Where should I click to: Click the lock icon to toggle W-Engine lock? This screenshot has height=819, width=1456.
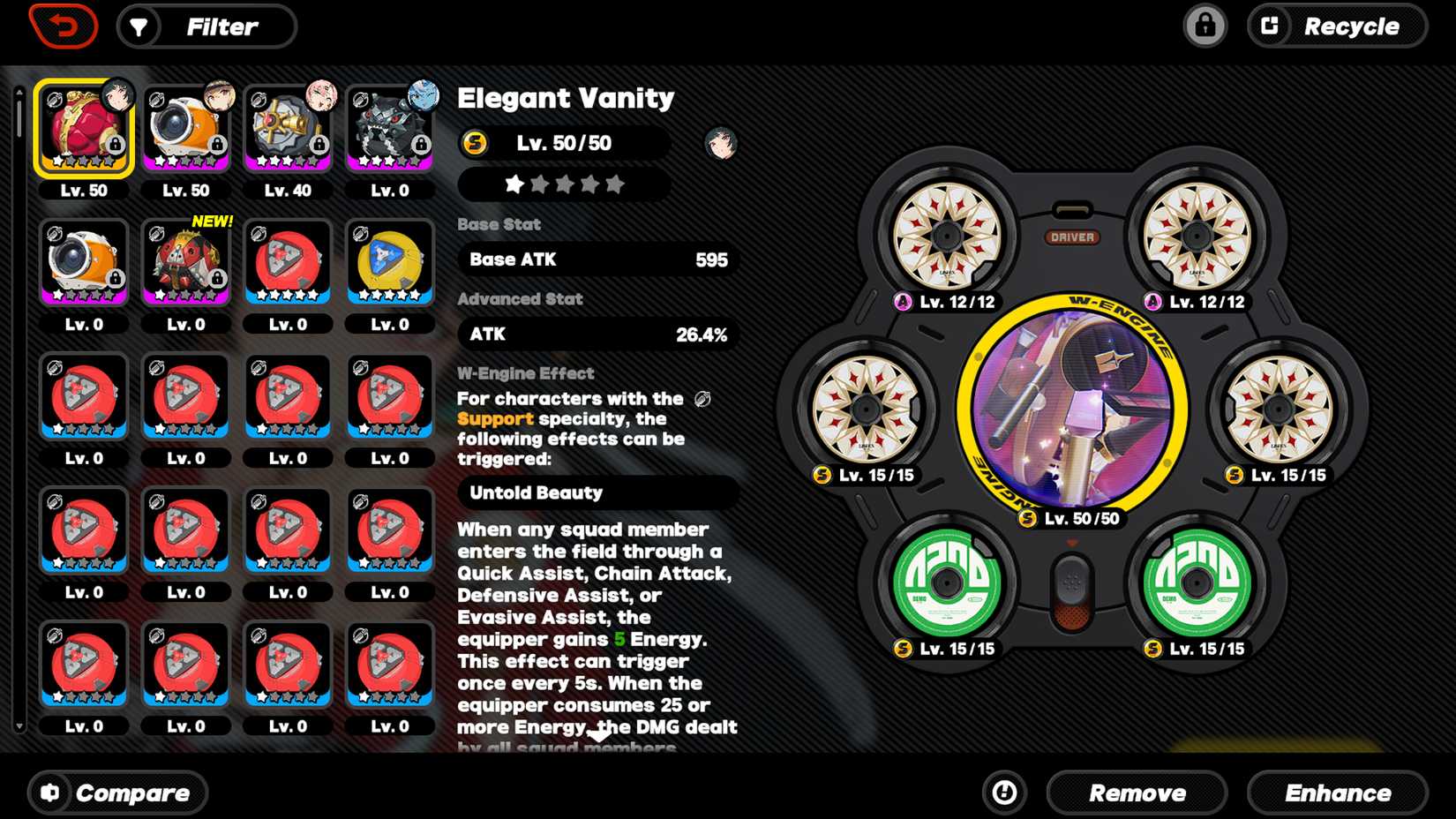click(1205, 26)
